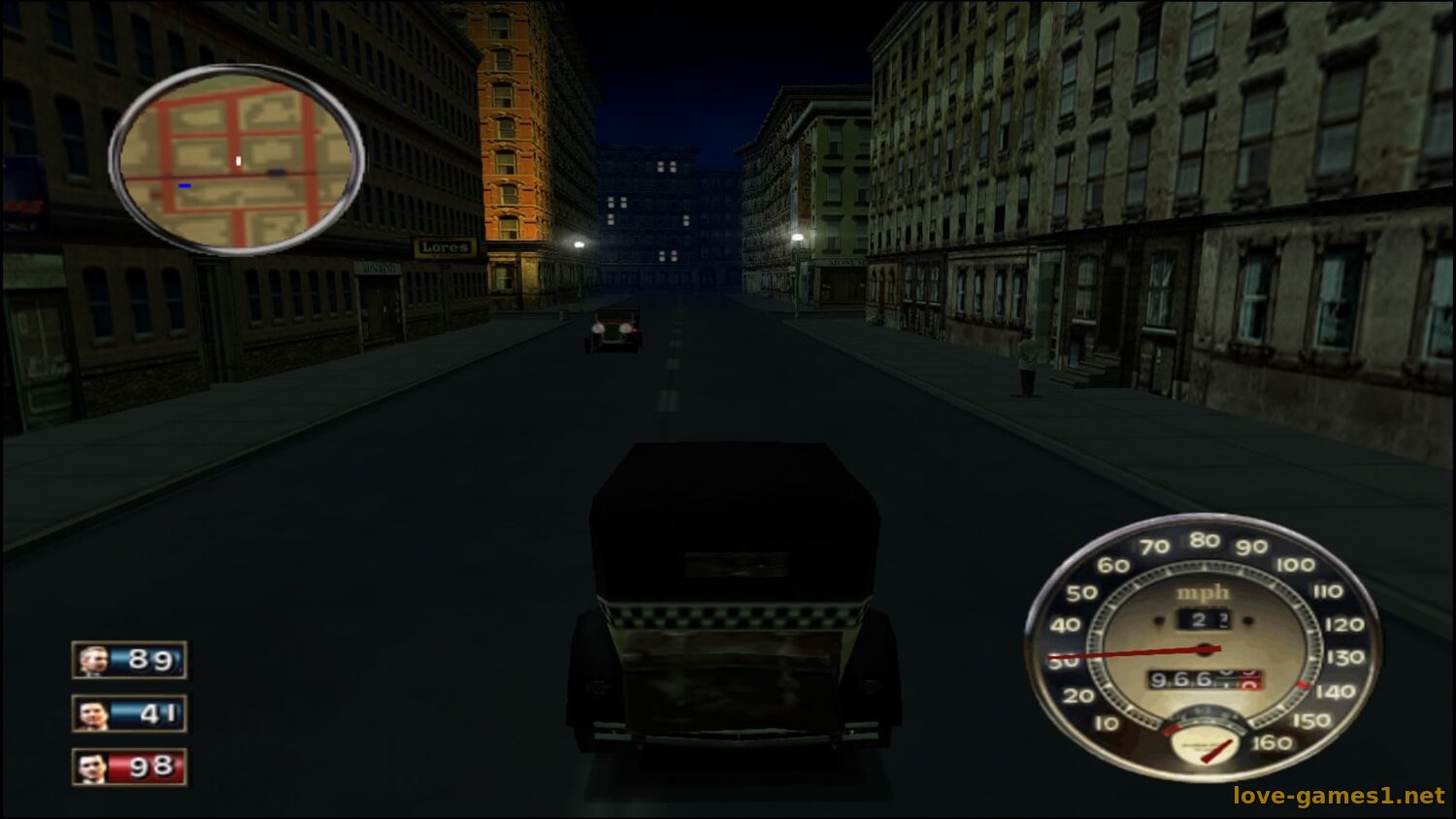Open the love-games1.net watermark link
This screenshot has height=819, width=1456.
(x=1339, y=796)
